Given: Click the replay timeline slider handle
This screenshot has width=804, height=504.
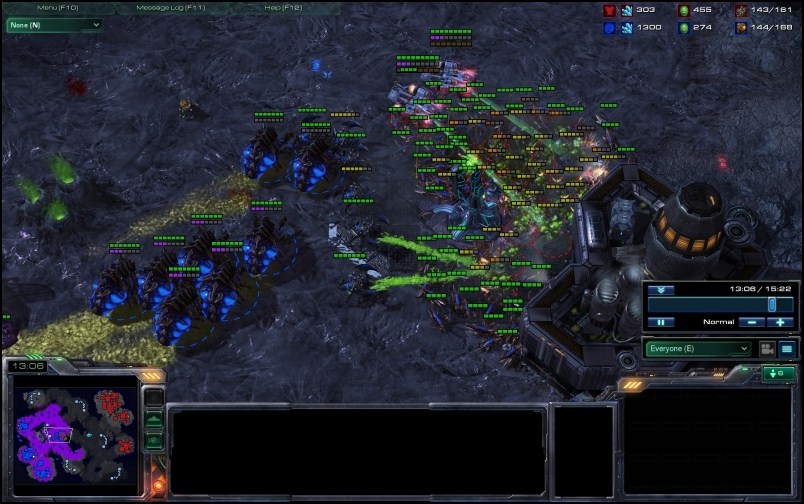Looking at the screenshot, I should pyautogui.click(x=772, y=304).
